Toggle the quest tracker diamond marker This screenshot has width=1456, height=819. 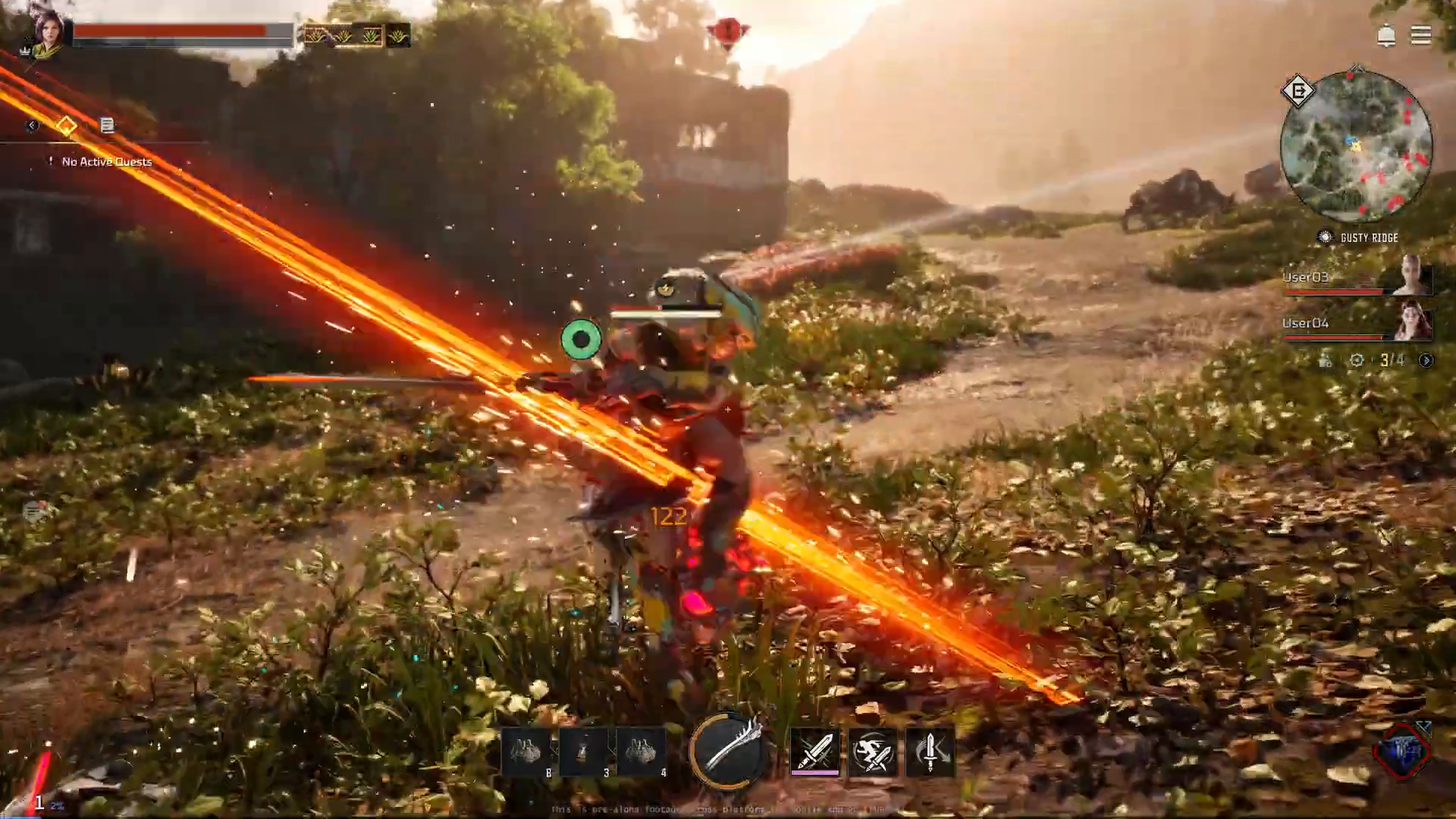[x=67, y=125]
